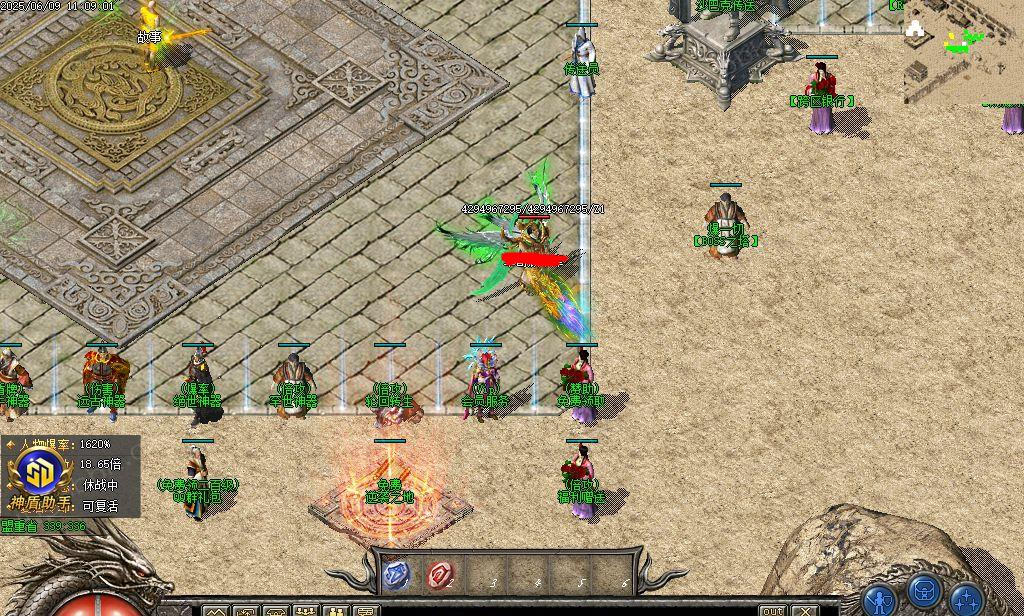Open the group button with three figures
Image resolution: width=1024 pixels, height=616 pixels.
[306, 610]
